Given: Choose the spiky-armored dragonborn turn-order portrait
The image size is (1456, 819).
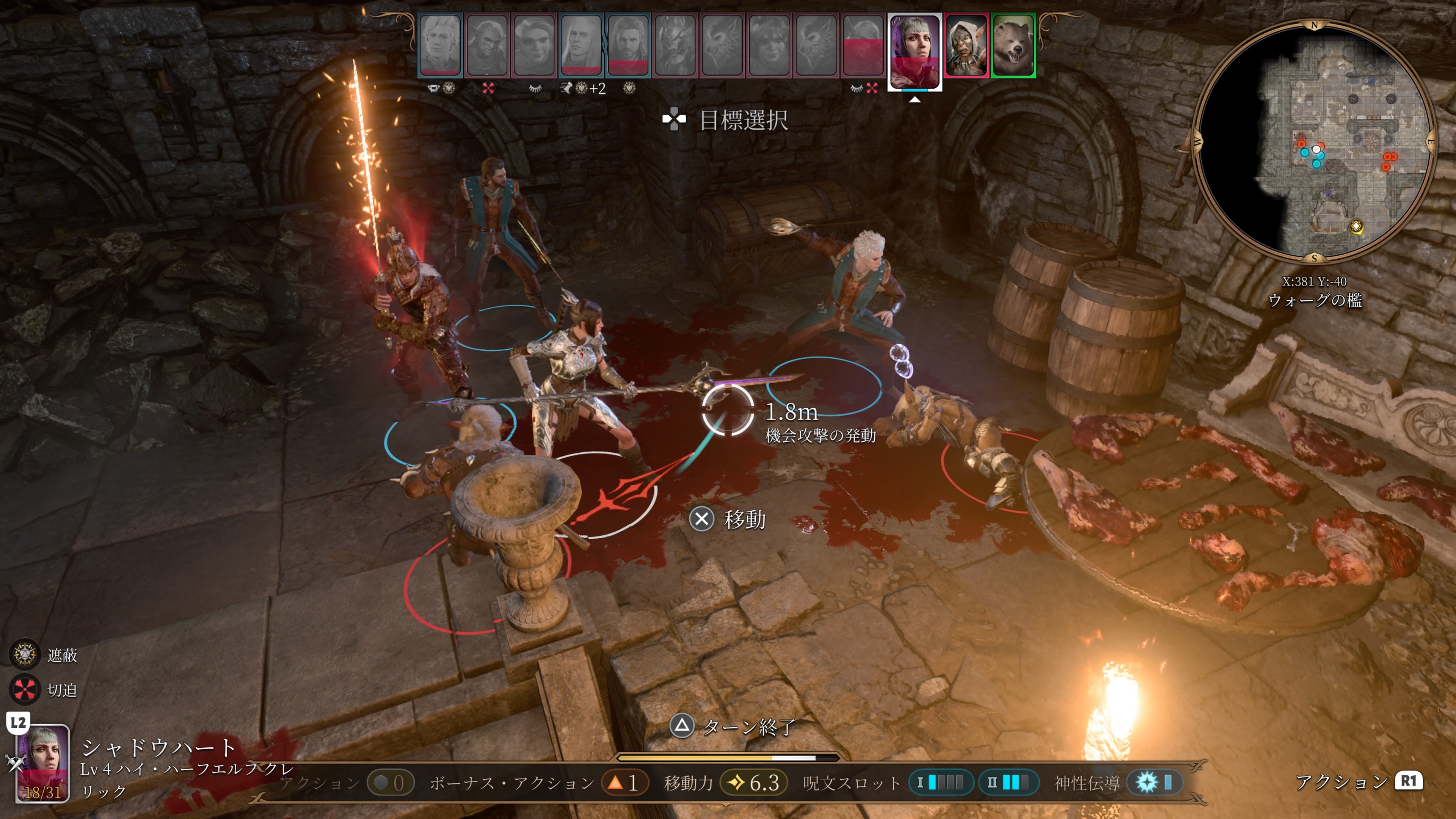Looking at the screenshot, I should (675, 45).
